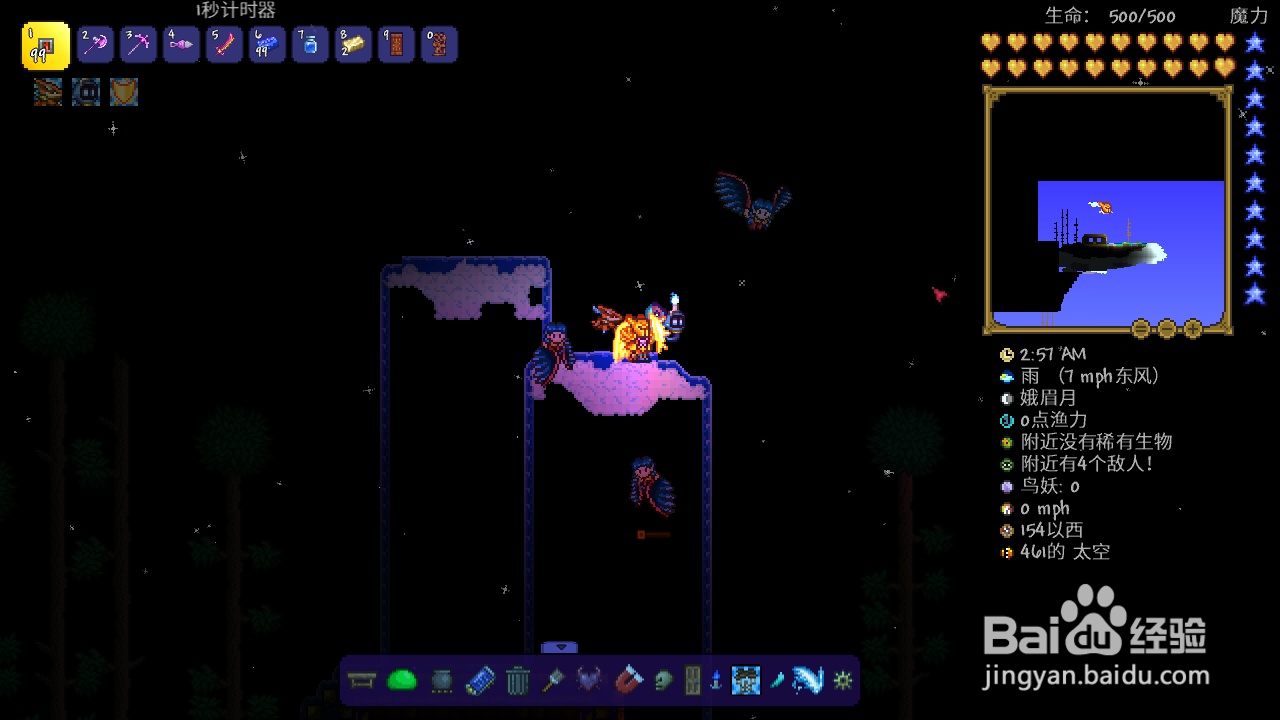
Task: Zoom in the minimap with plus button
Action: pyautogui.click(x=1193, y=328)
